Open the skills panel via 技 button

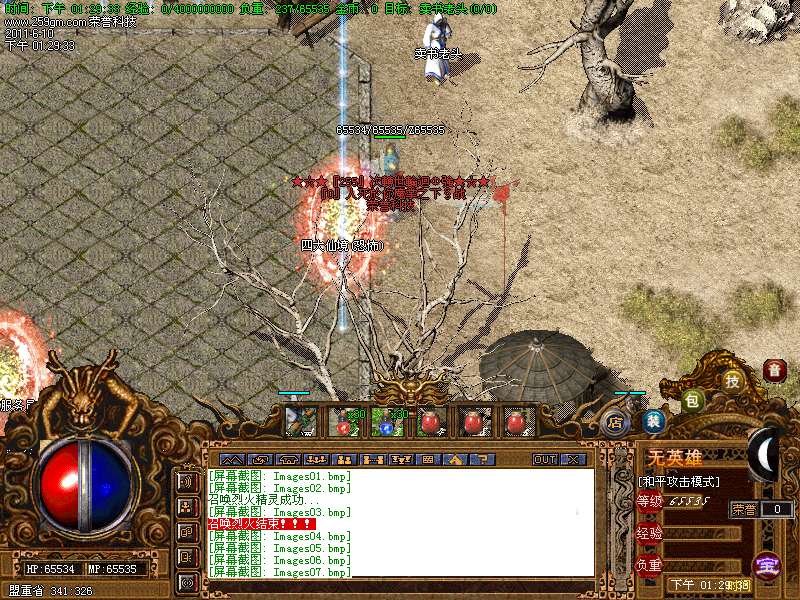click(732, 380)
